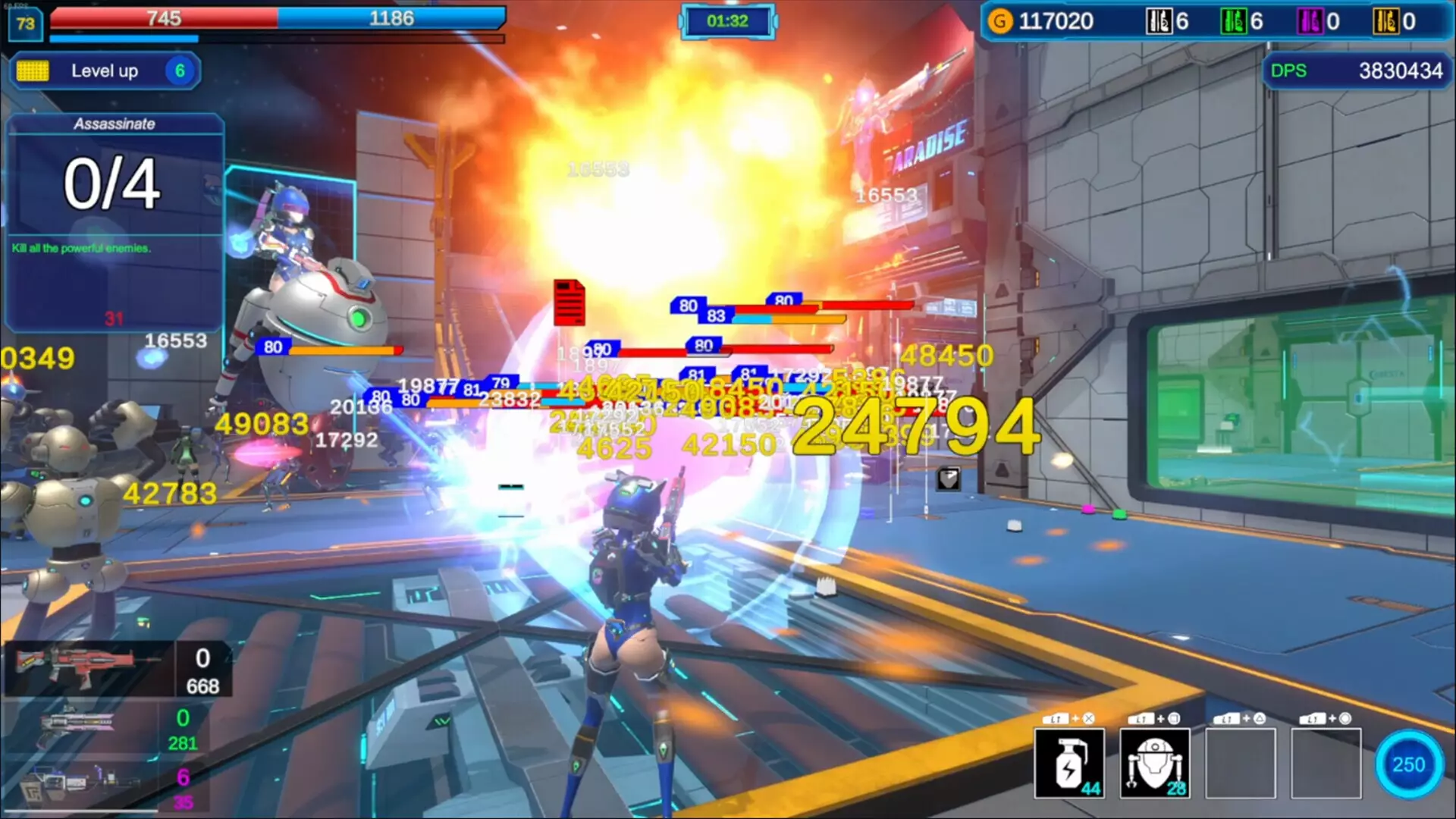This screenshot has height=819, width=1456.
Task: Activate the blue circular 250 skill gauge
Action: pyautogui.click(x=1408, y=764)
